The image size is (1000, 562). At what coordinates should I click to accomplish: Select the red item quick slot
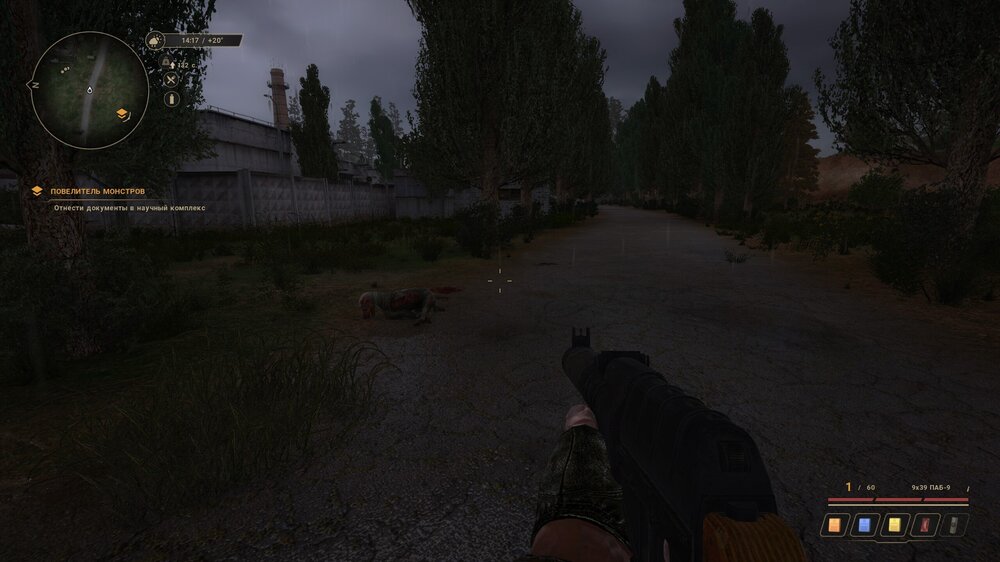[x=924, y=524]
